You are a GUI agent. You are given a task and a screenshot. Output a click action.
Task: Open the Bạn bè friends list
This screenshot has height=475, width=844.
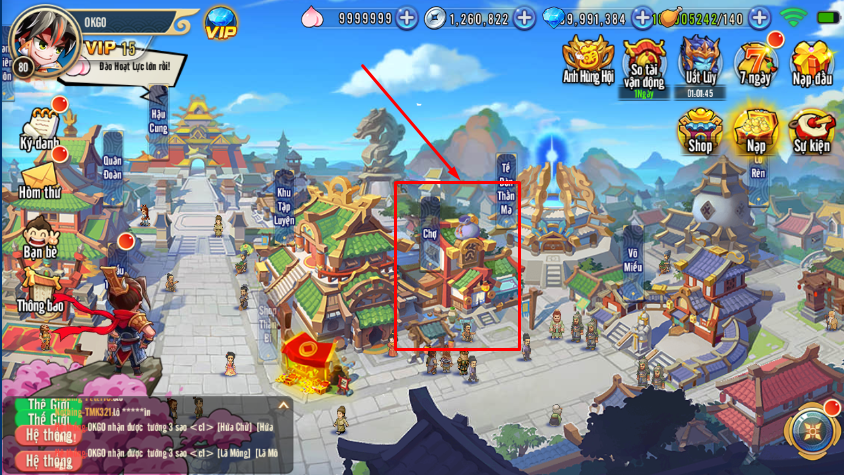click(41, 237)
